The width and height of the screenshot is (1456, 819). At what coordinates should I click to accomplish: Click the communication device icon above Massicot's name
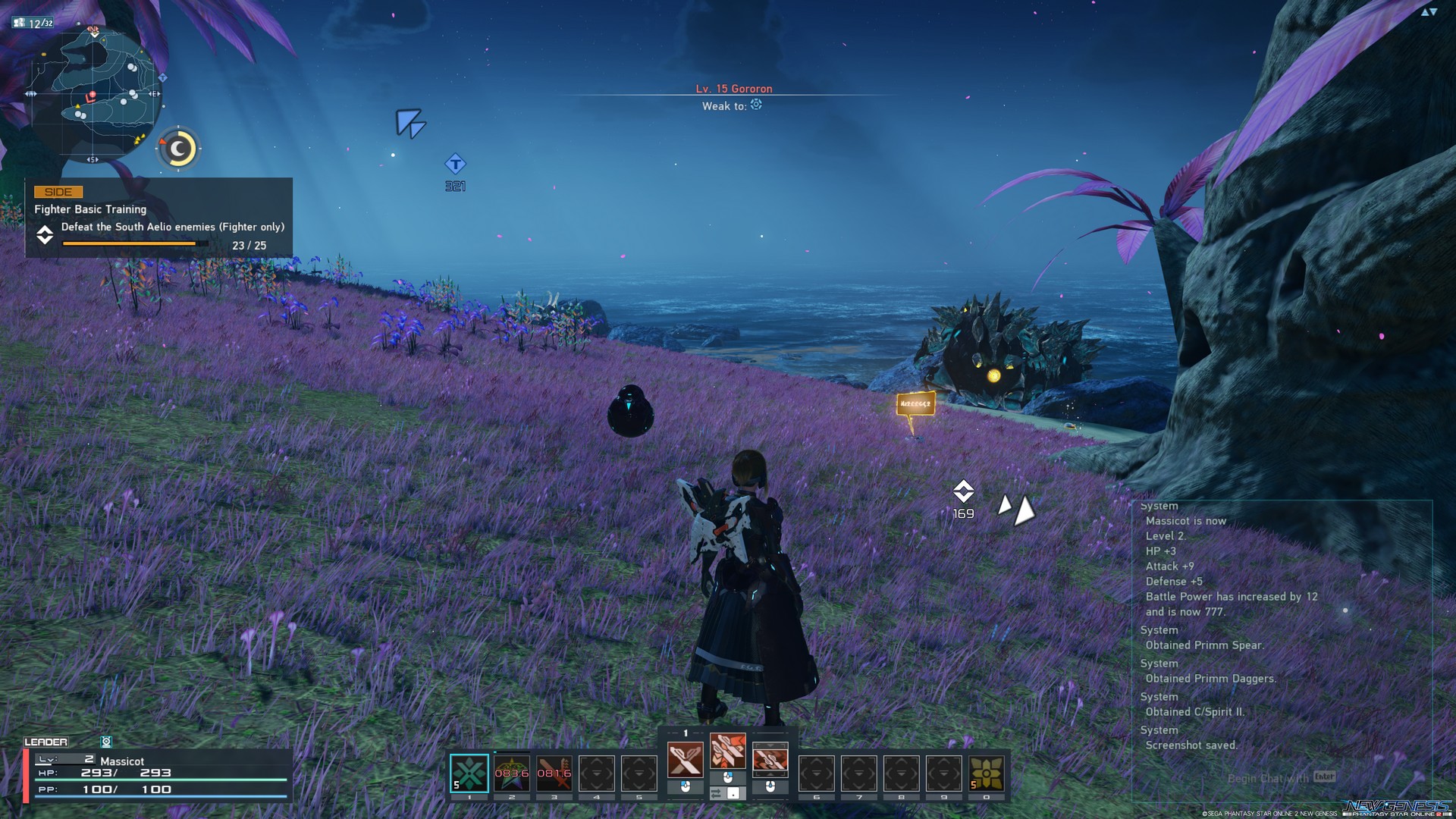pos(105,742)
